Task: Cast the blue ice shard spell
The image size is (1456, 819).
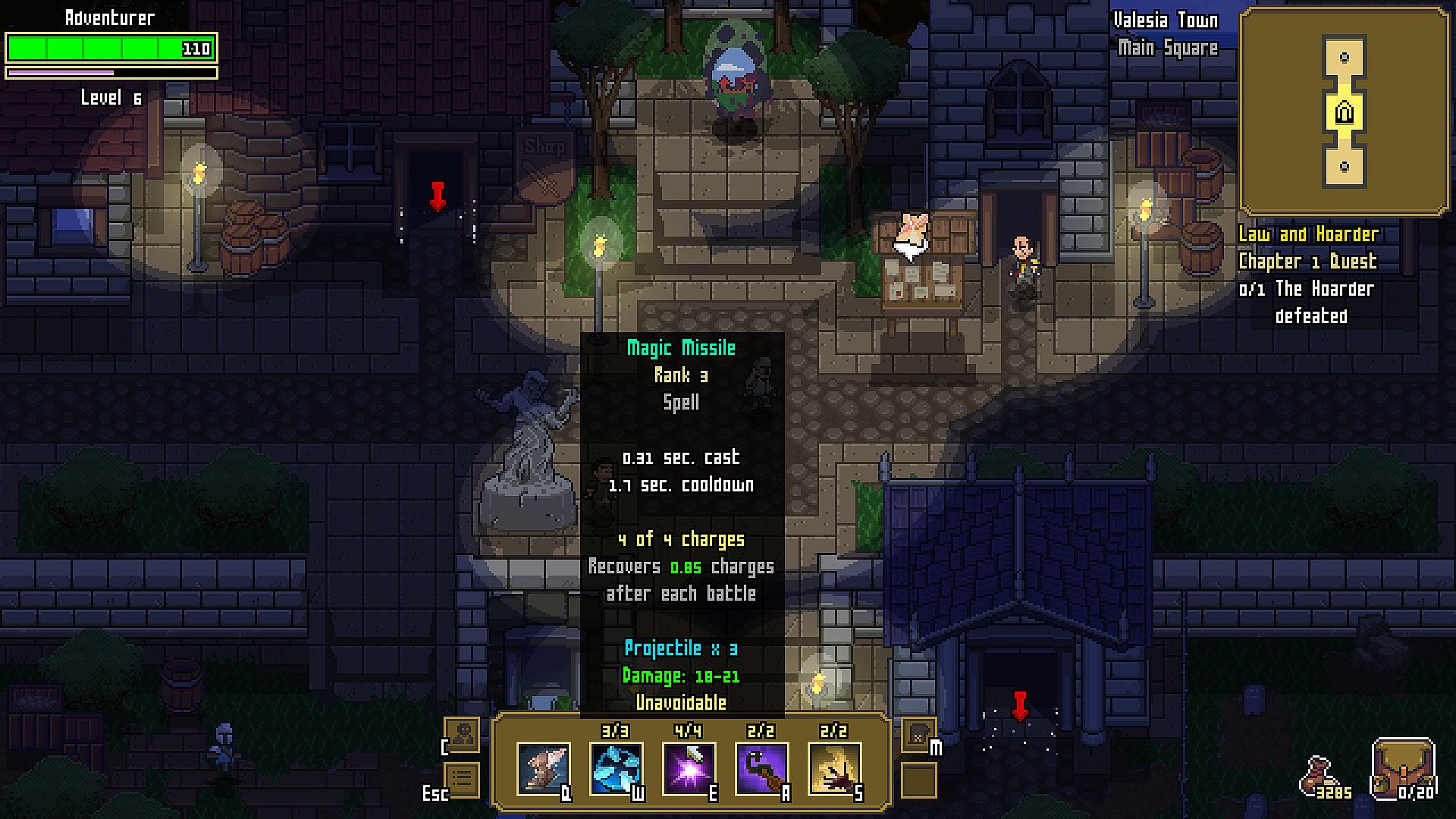Action: [x=616, y=768]
